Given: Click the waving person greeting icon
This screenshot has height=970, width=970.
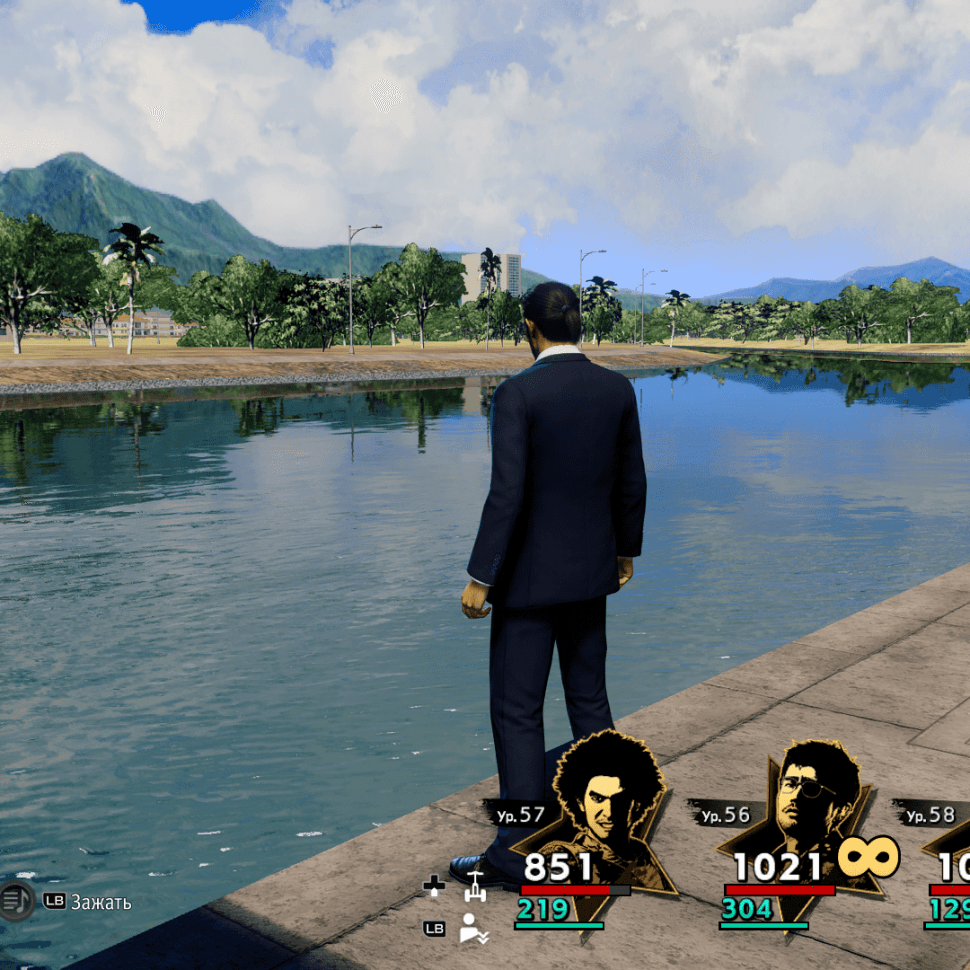Looking at the screenshot, I should click(x=473, y=929).
